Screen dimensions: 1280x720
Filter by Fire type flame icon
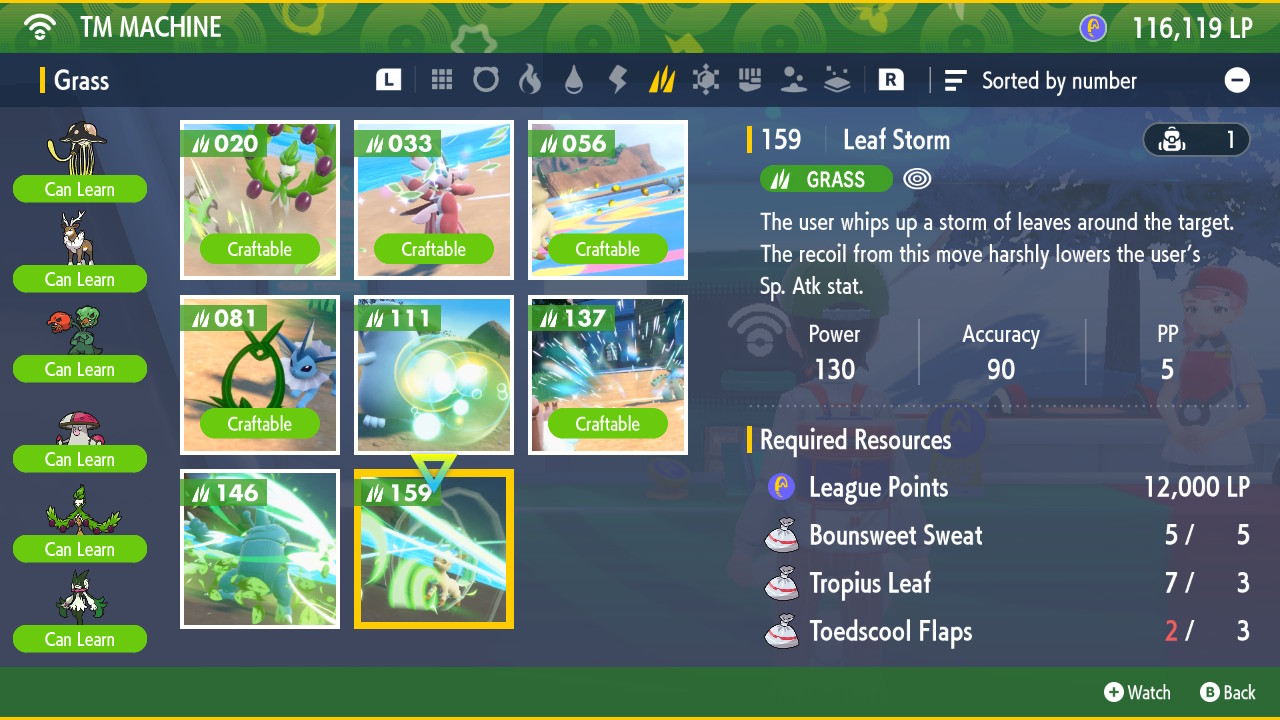pyautogui.click(x=530, y=80)
